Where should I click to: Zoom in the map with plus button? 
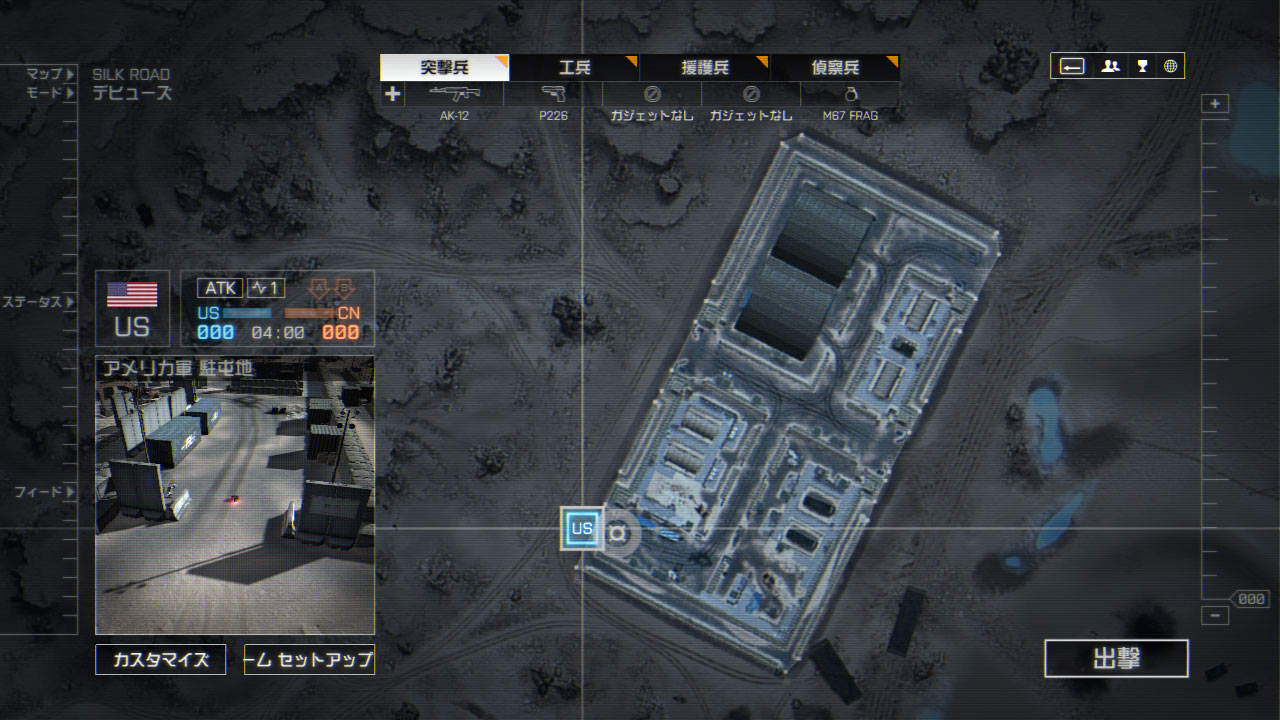pyautogui.click(x=1215, y=104)
